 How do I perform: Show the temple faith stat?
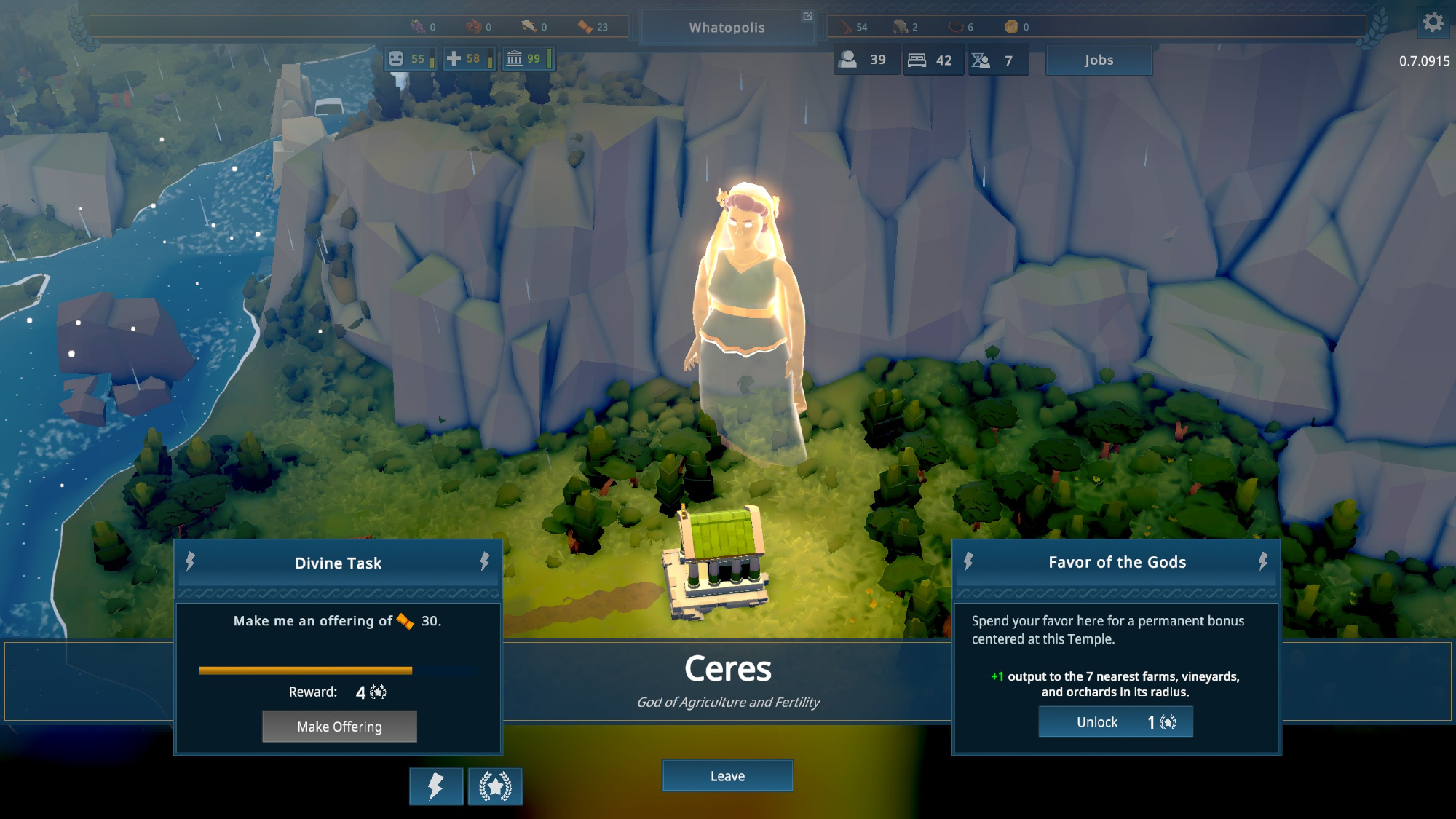[x=525, y=59]
